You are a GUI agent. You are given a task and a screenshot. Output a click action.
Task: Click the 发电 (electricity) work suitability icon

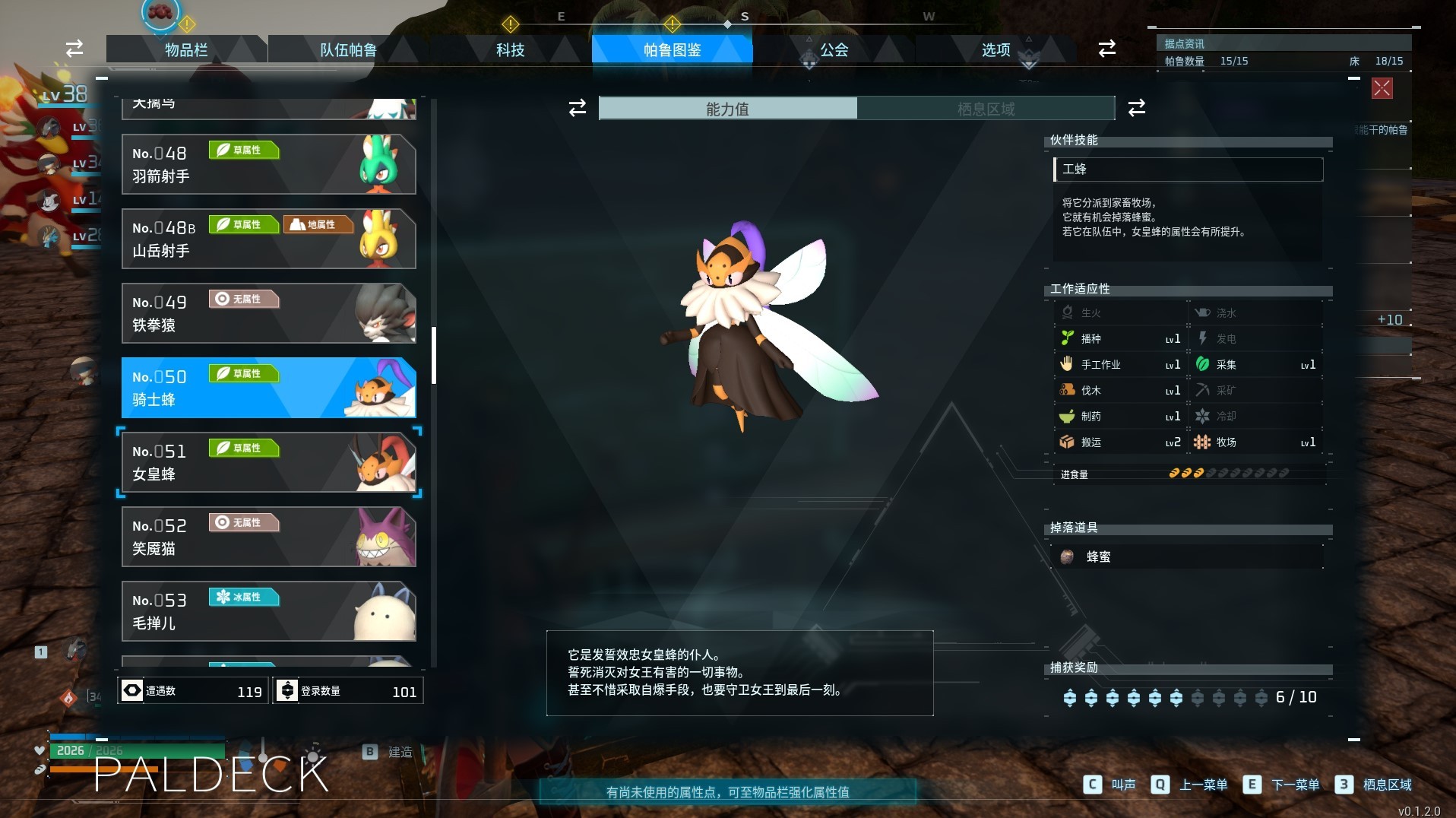1202,338
